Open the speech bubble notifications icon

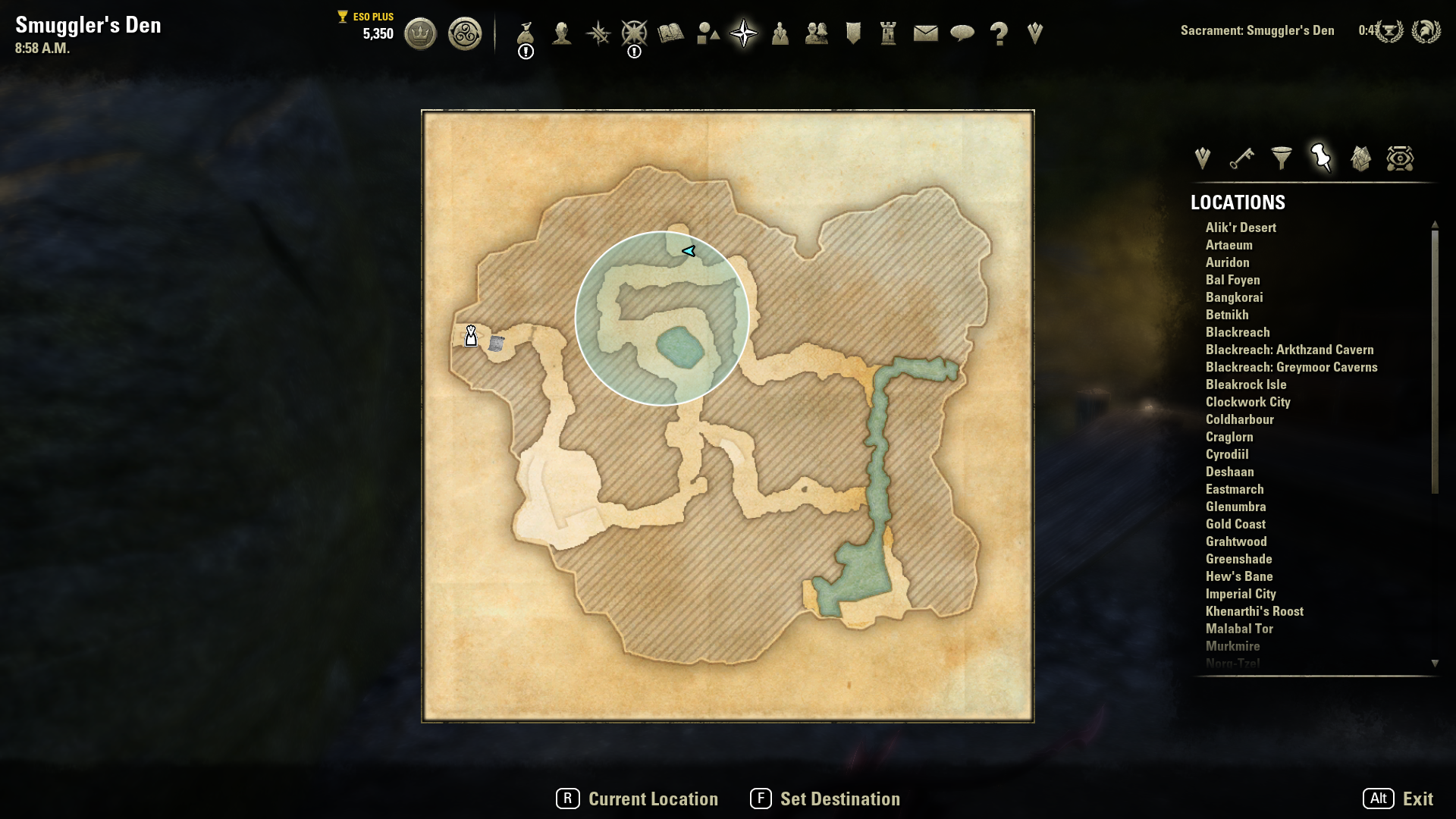click(962, 33)
